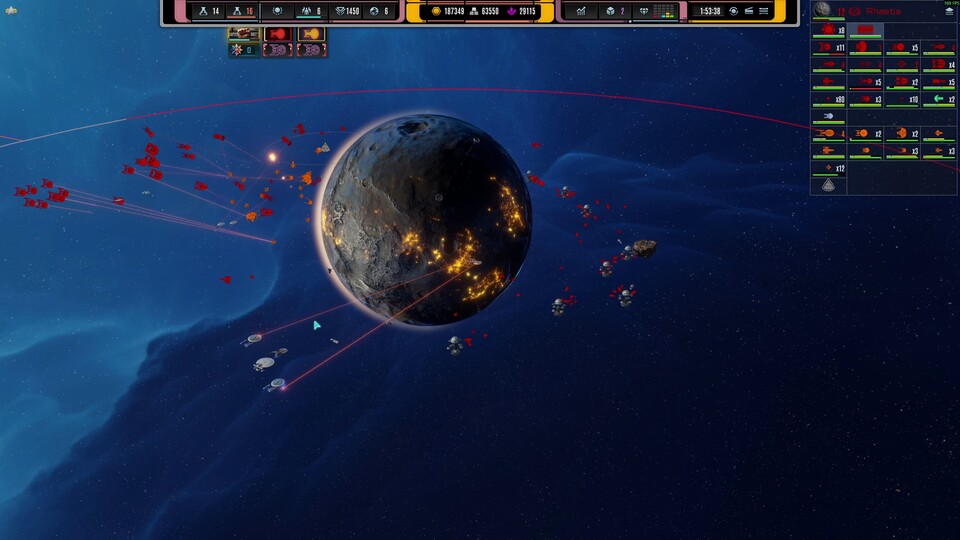The width and height of the screenshot is (960, 540).
Task: Select the x11 ship group entry
Action: click(x=828, y=47)
